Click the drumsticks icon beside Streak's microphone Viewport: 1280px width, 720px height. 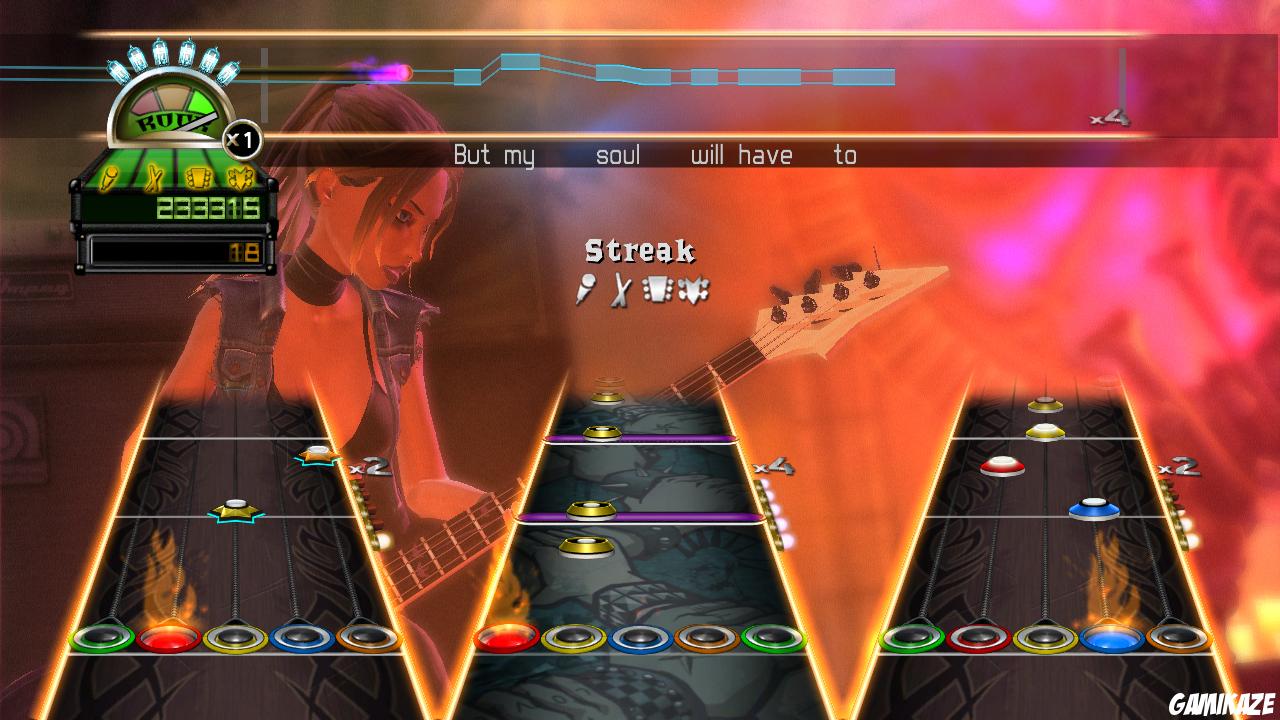pyautogui.click(x=620, y=290)
